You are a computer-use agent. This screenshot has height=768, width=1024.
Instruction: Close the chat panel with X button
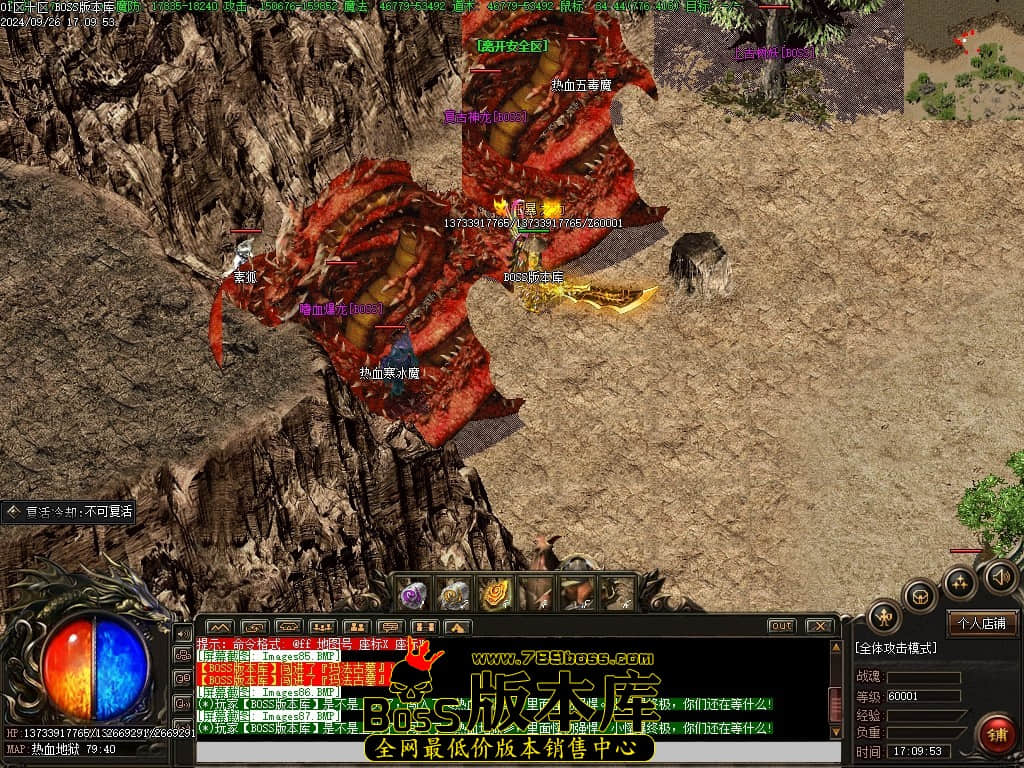[x=819, y=626]
